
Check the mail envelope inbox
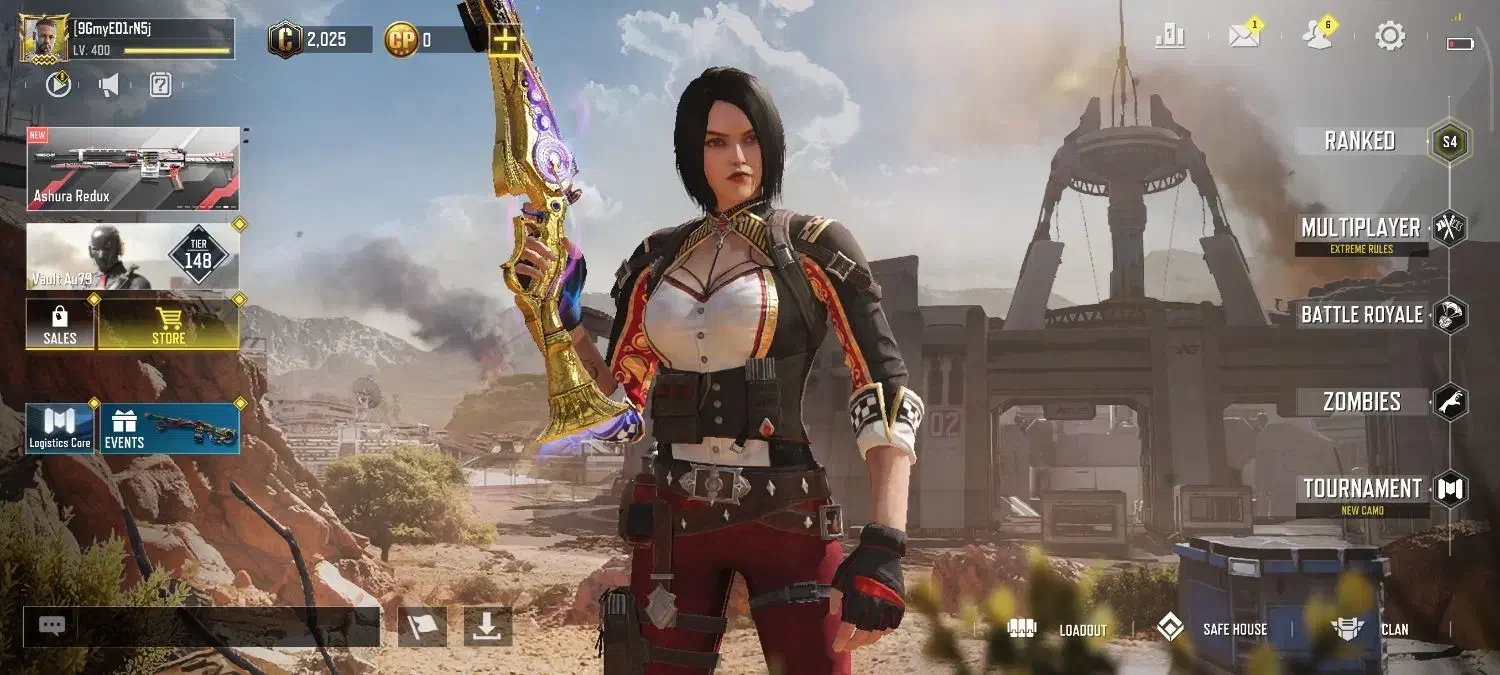[1244, 37]
